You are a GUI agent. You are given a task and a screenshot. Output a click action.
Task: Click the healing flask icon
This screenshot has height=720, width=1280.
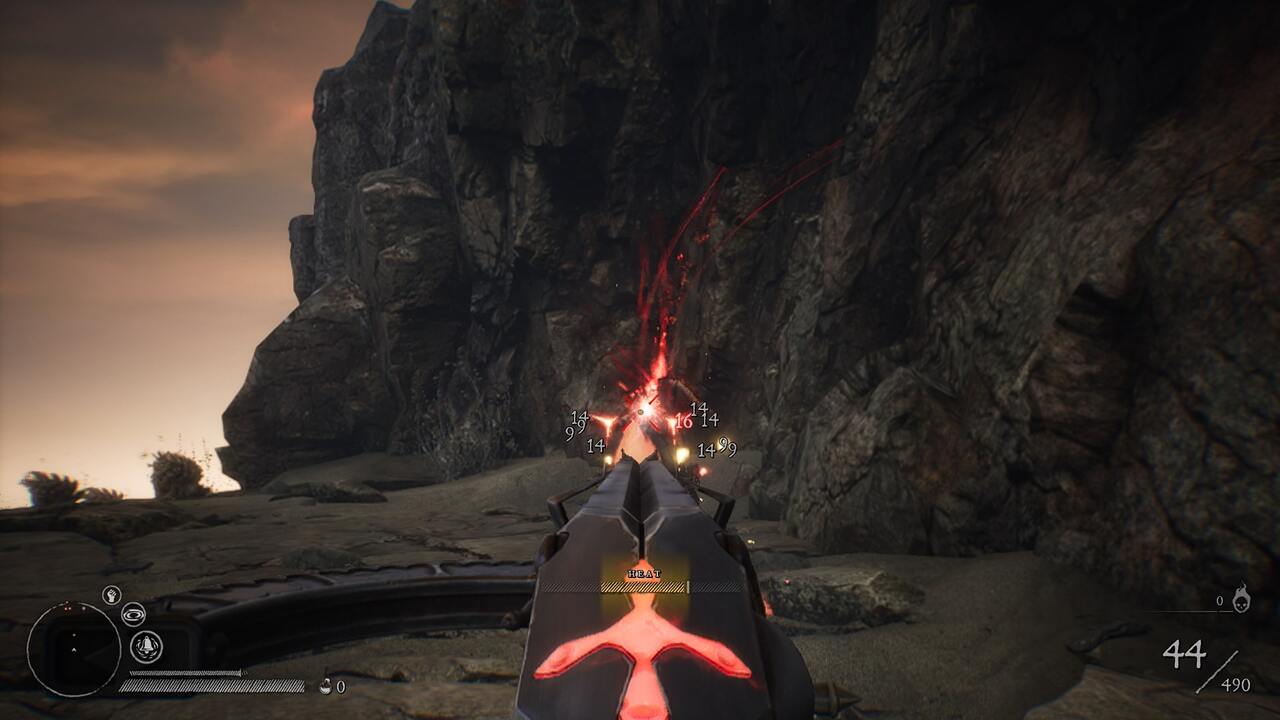click(325, 686)
